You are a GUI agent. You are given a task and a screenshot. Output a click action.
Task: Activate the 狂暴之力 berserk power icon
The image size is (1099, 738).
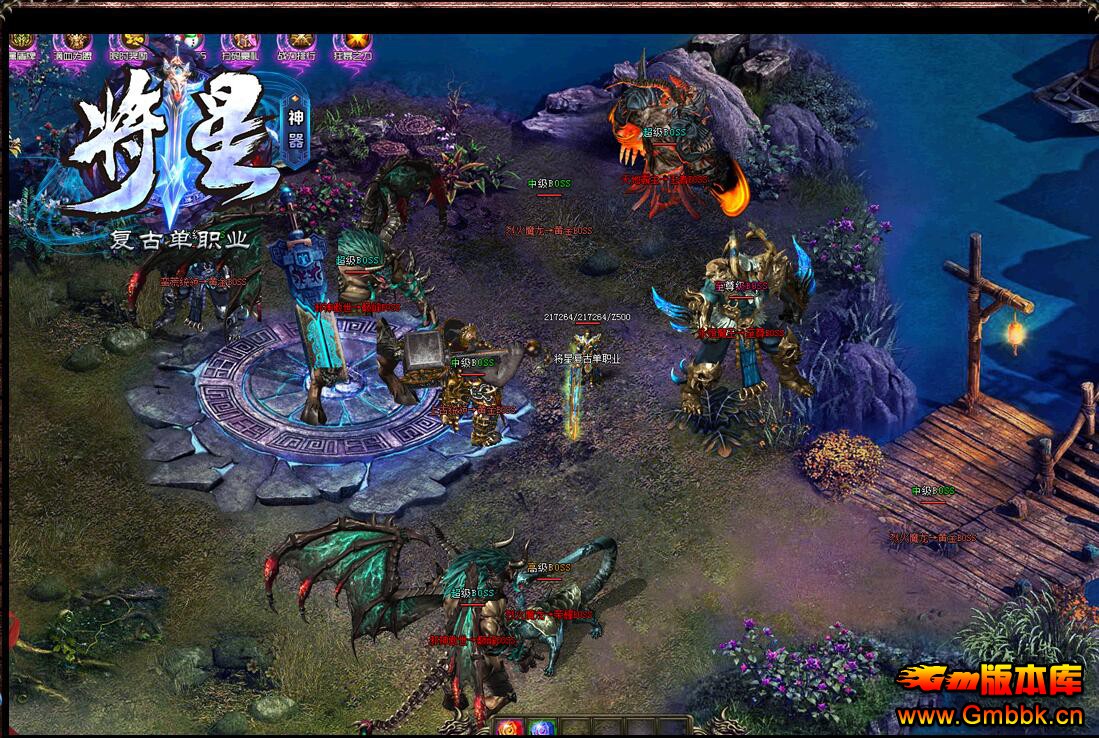pyautogui.click(x=352, y=47)
